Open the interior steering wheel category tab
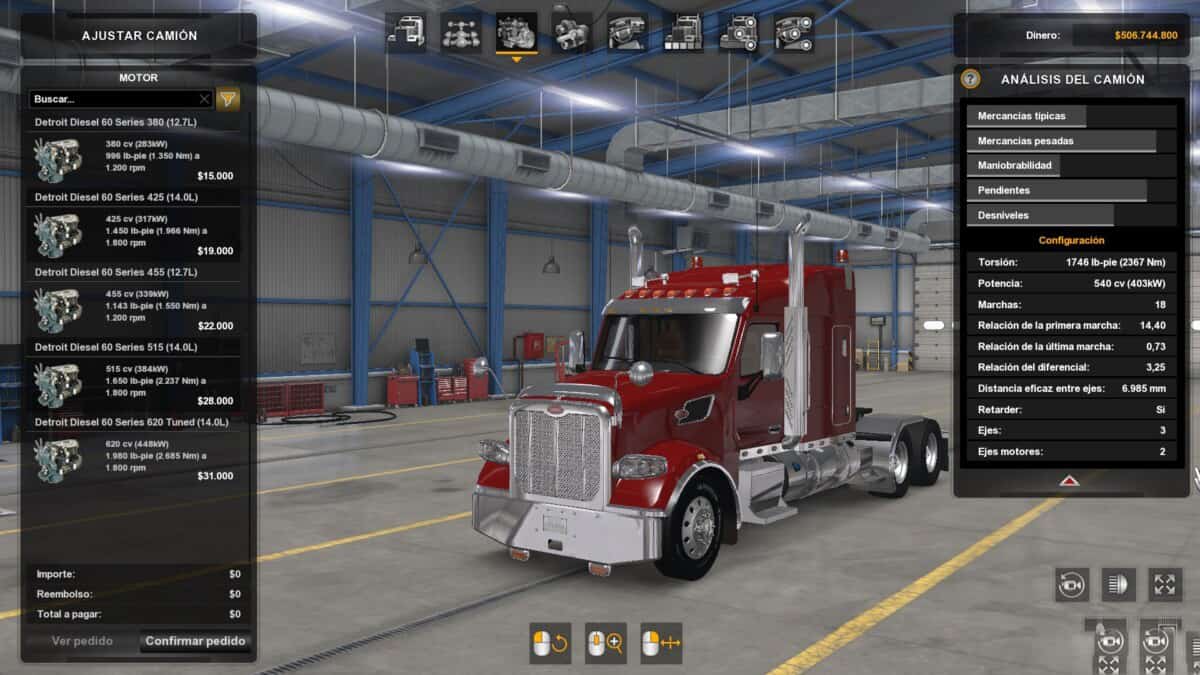The height and width of the screenshot is (675, 1200). [627, 33]
